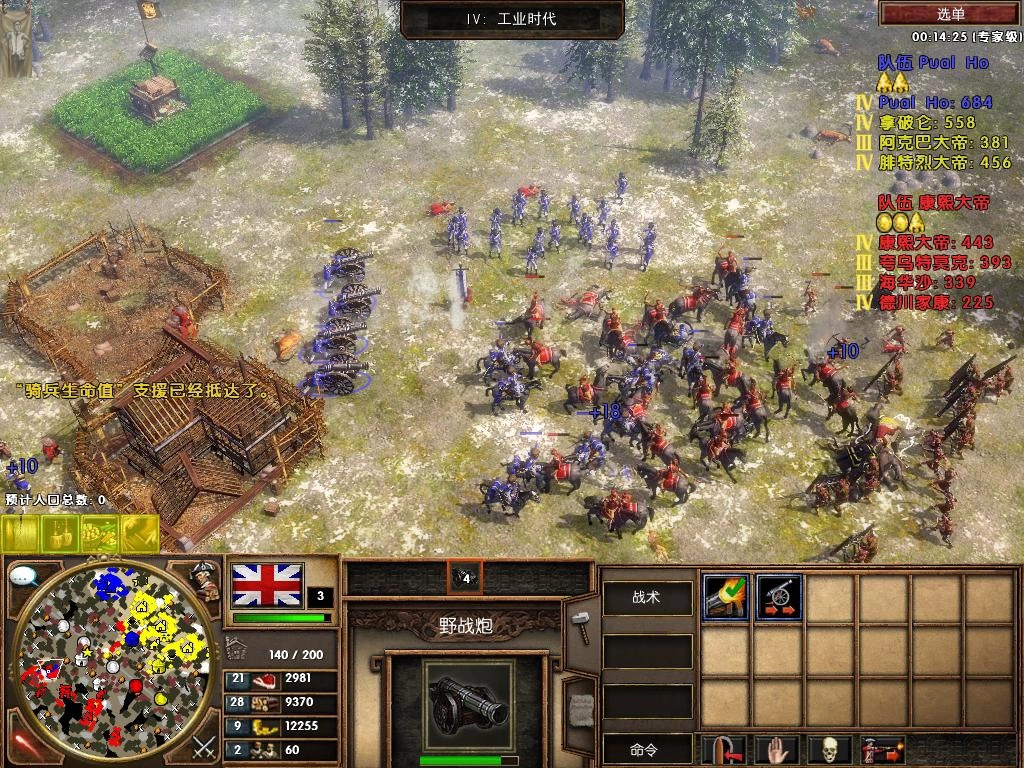The height and width of the screenshot is (768, 1024).
Task: Choose the bombard fire tactic icon
Action: 726,597
